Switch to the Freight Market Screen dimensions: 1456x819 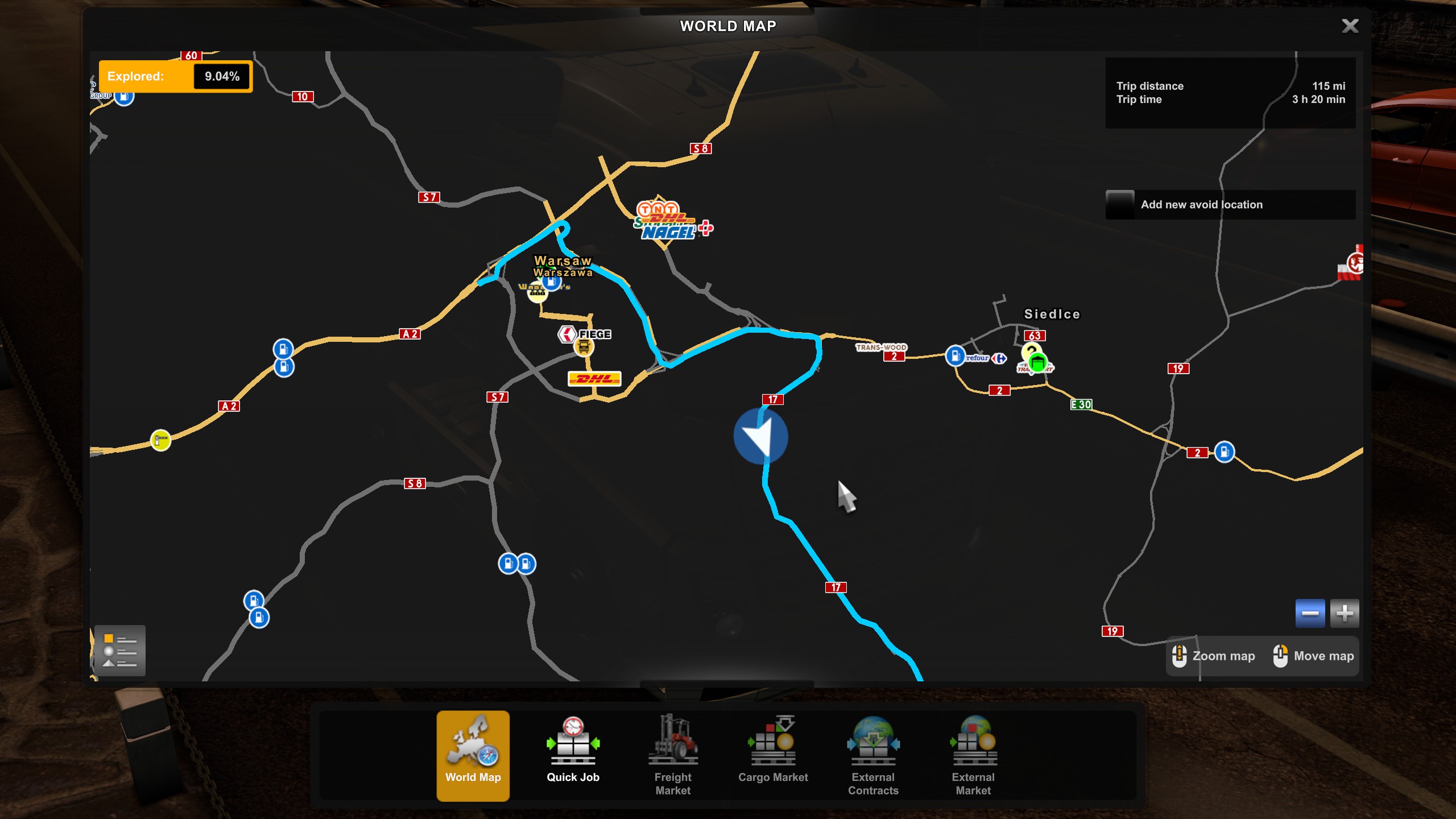(x=673, y=754)
